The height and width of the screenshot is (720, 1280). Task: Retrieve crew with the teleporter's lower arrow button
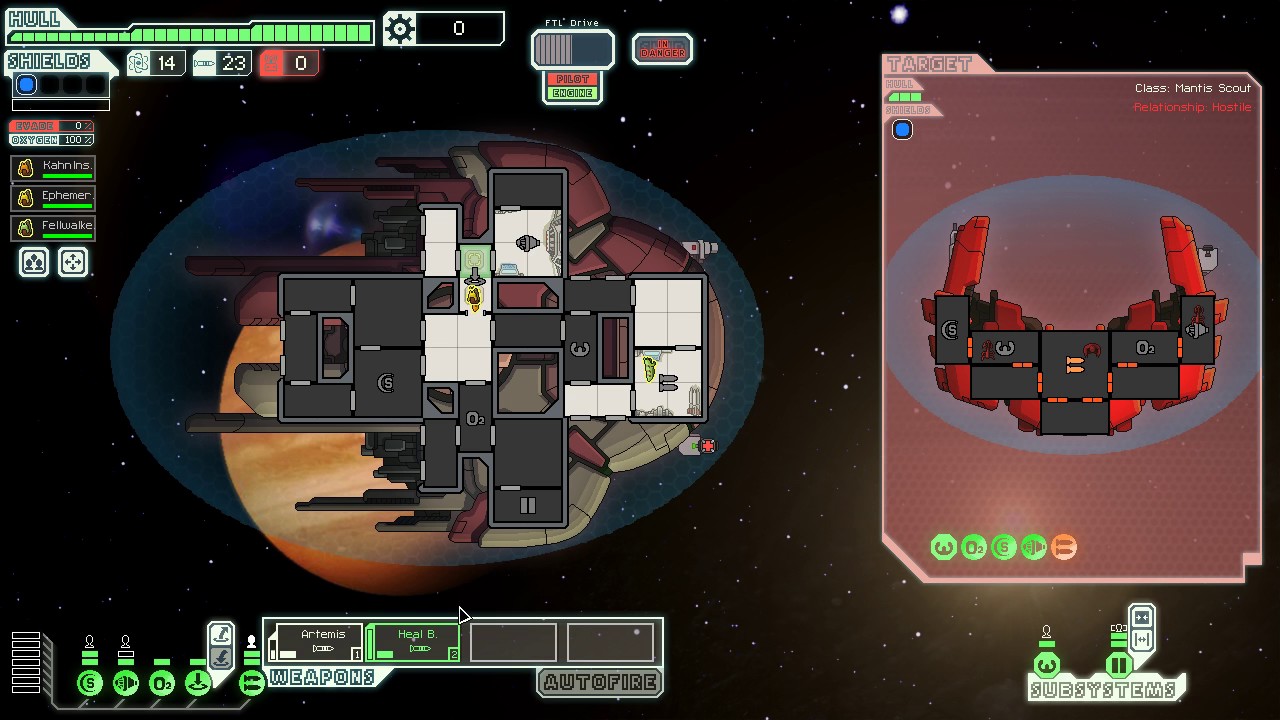coord(221,657)
